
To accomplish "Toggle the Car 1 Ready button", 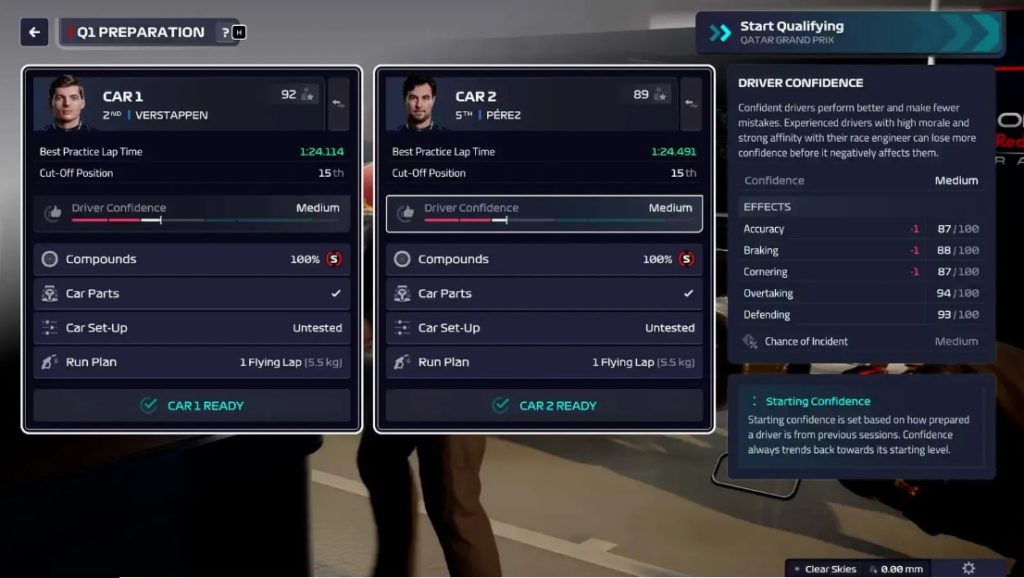I will pyautogui.click(x=191, y=405).
